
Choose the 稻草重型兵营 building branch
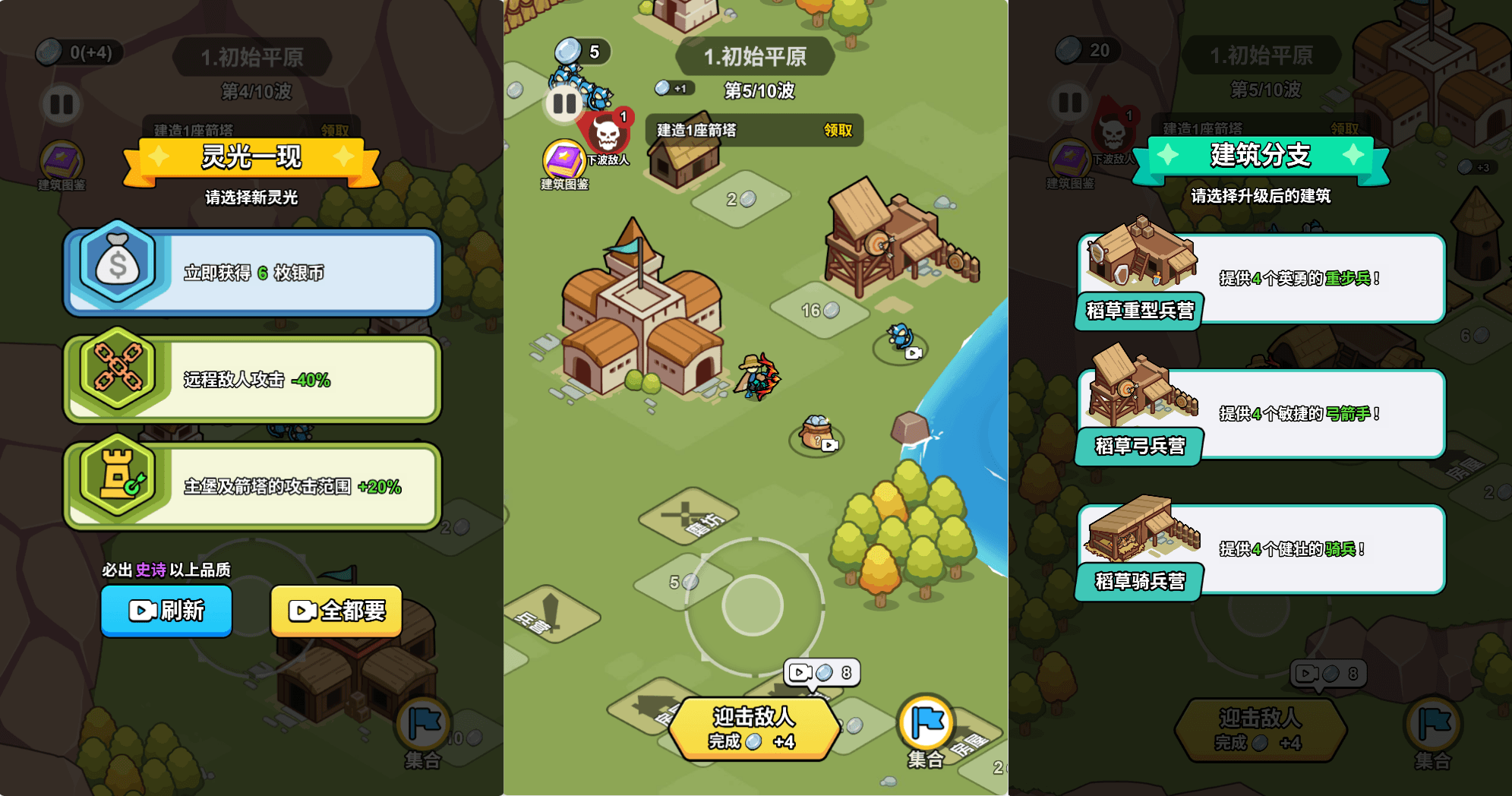[1261, 279]
